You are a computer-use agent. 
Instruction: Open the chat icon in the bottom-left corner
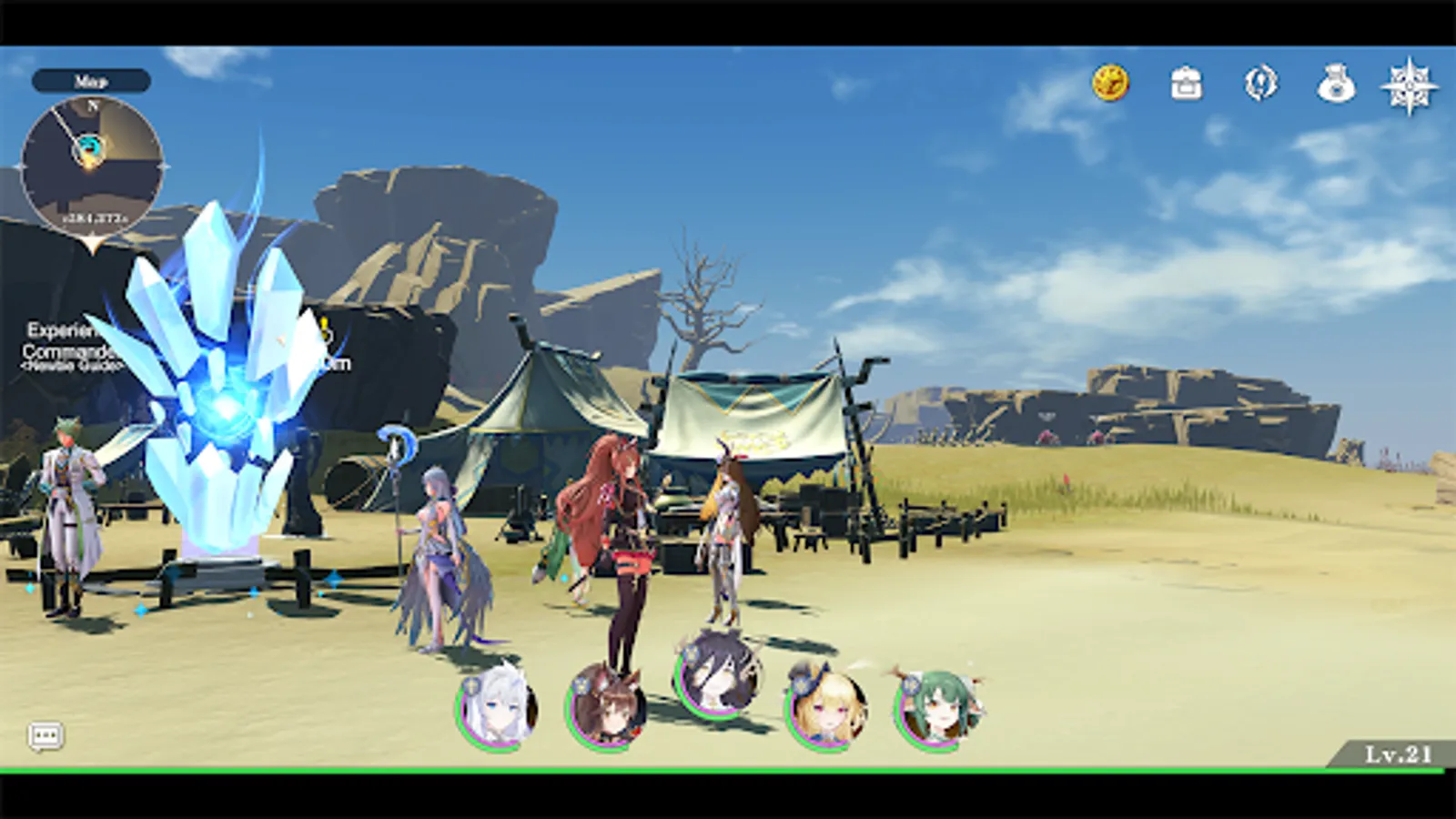click(47, 733)
